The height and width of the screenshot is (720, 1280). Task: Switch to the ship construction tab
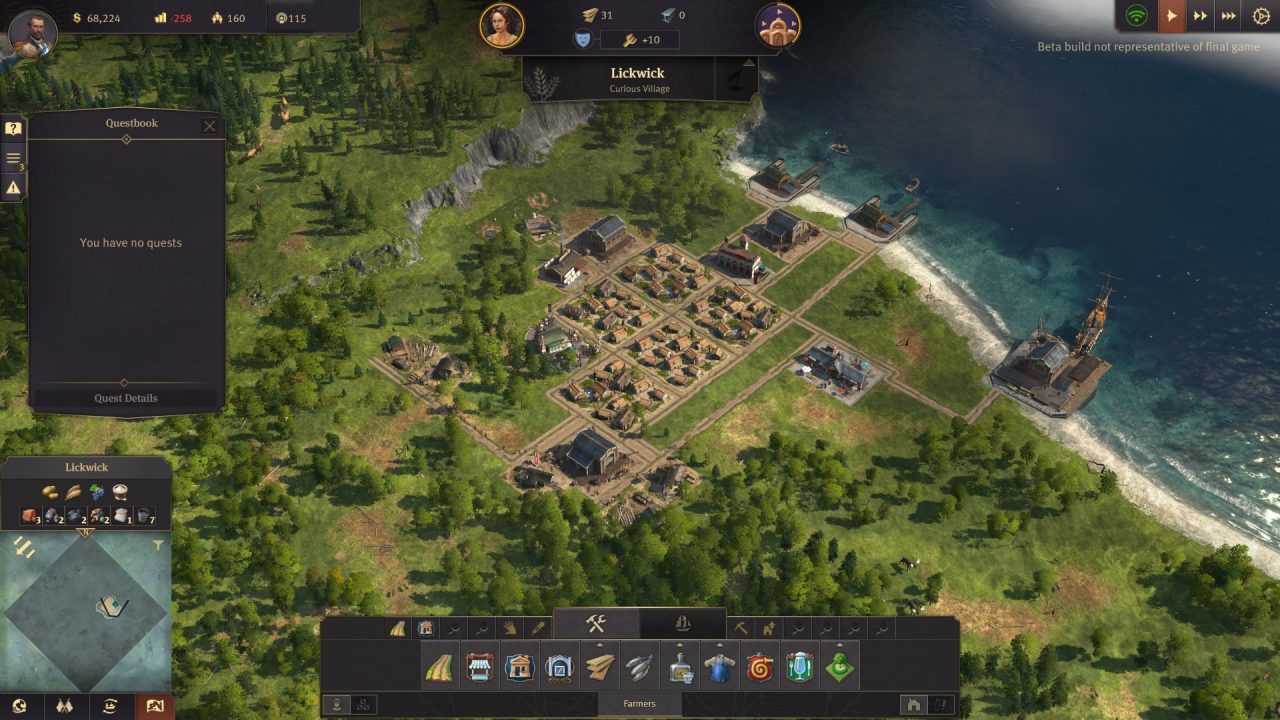[683, 624]
